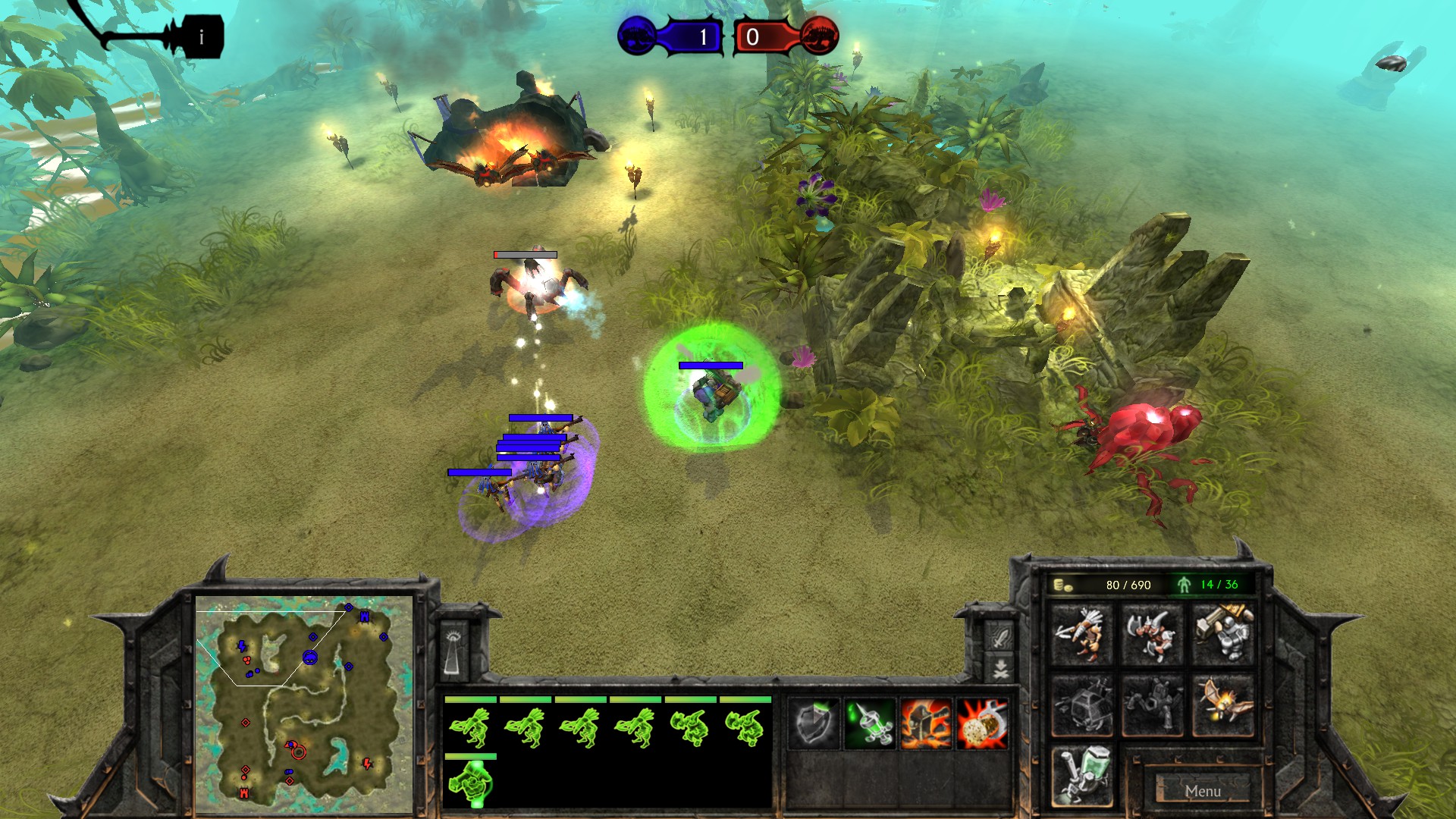Activate the fiery armored warrior ability
Viewport: 1456px width, 819px height.
pos(926,724)
